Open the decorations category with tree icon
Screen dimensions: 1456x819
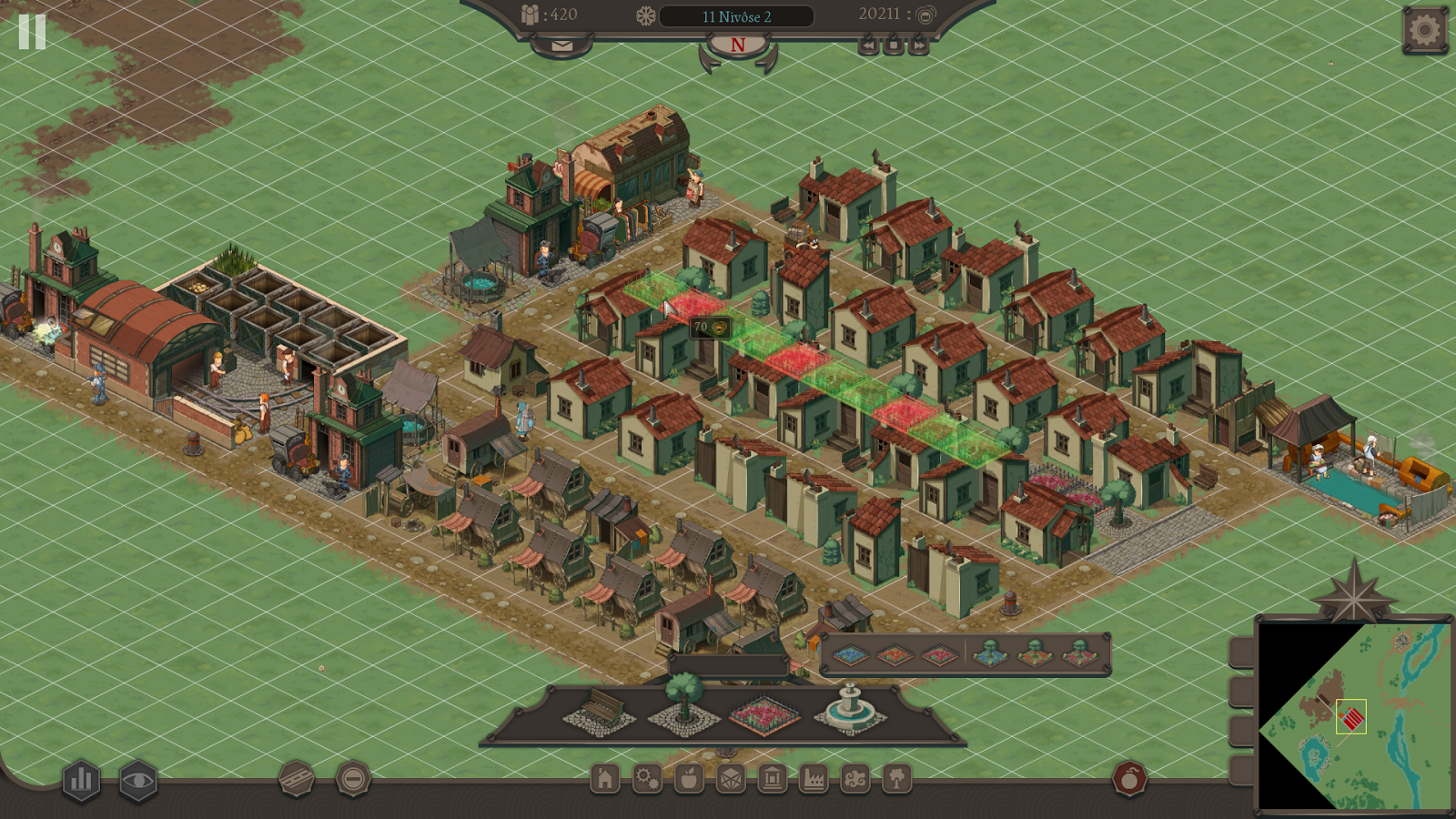pos(895,780)
